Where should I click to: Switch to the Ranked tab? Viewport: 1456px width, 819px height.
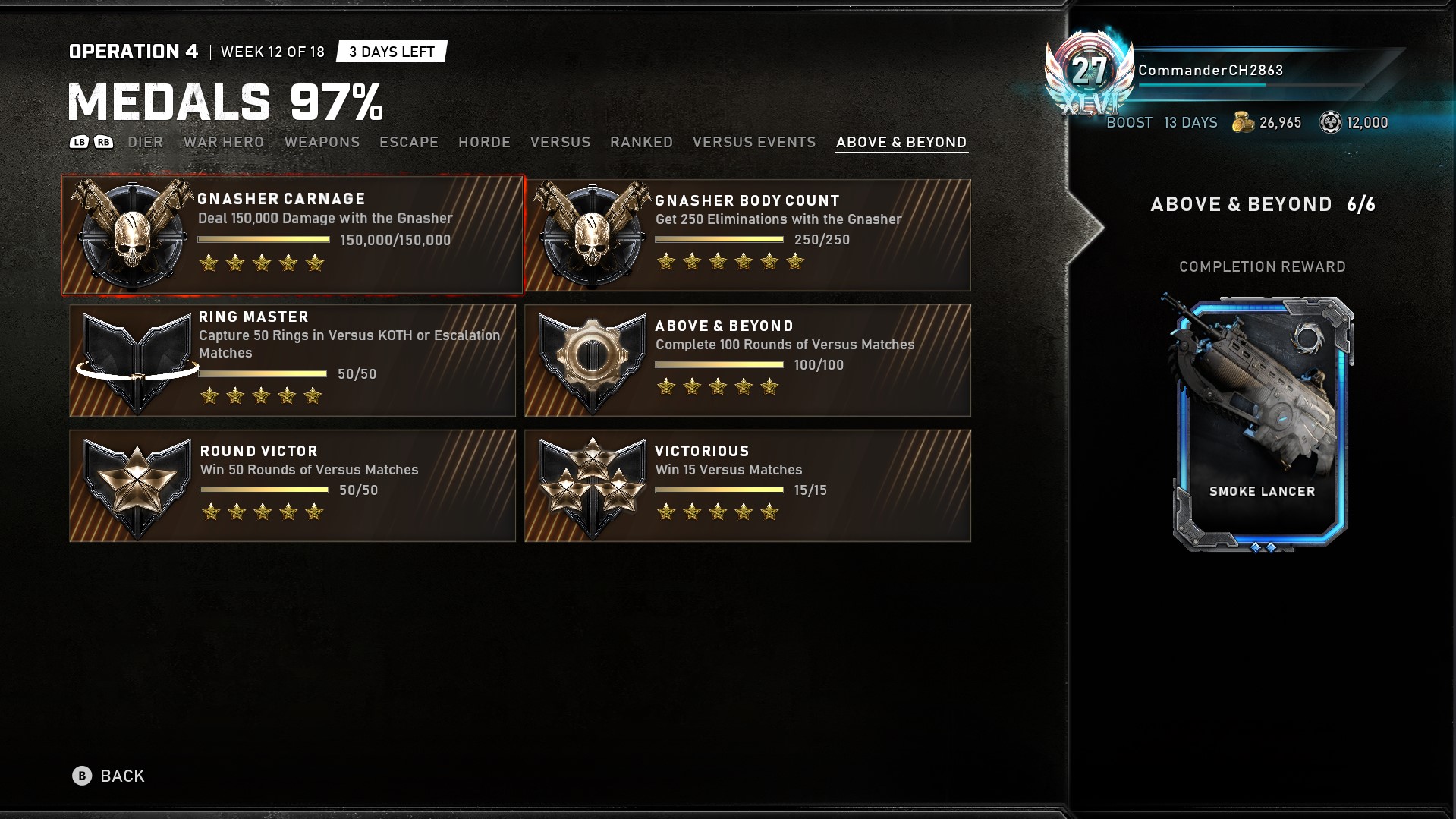[x=641, y=142]
